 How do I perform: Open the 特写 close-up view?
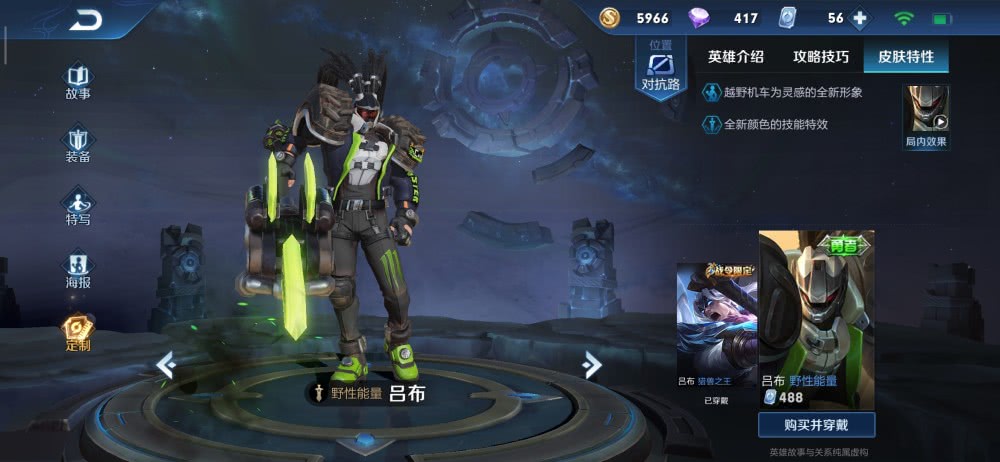pos(78,207)
